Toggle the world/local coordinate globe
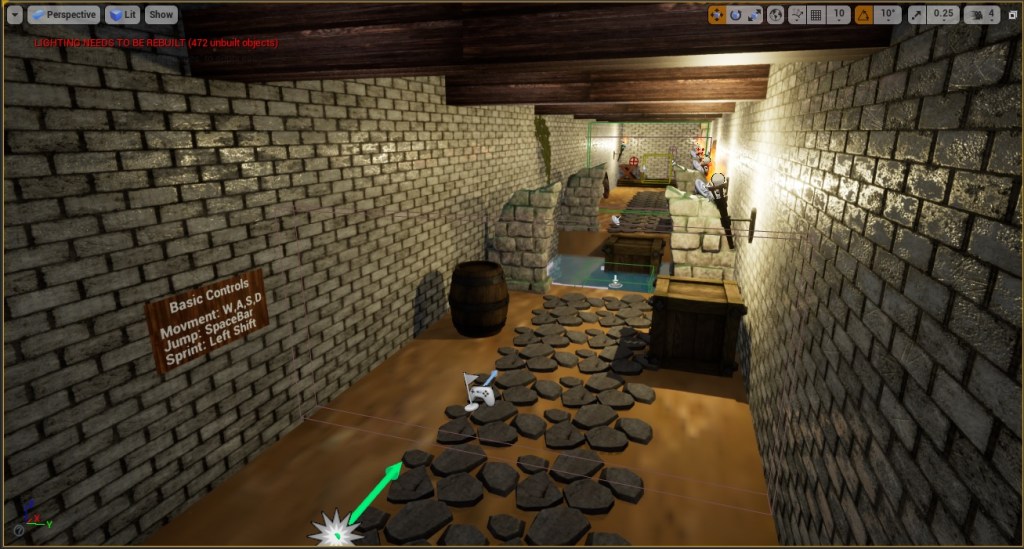The image size is (1024, 549). (x=776, y=15)
